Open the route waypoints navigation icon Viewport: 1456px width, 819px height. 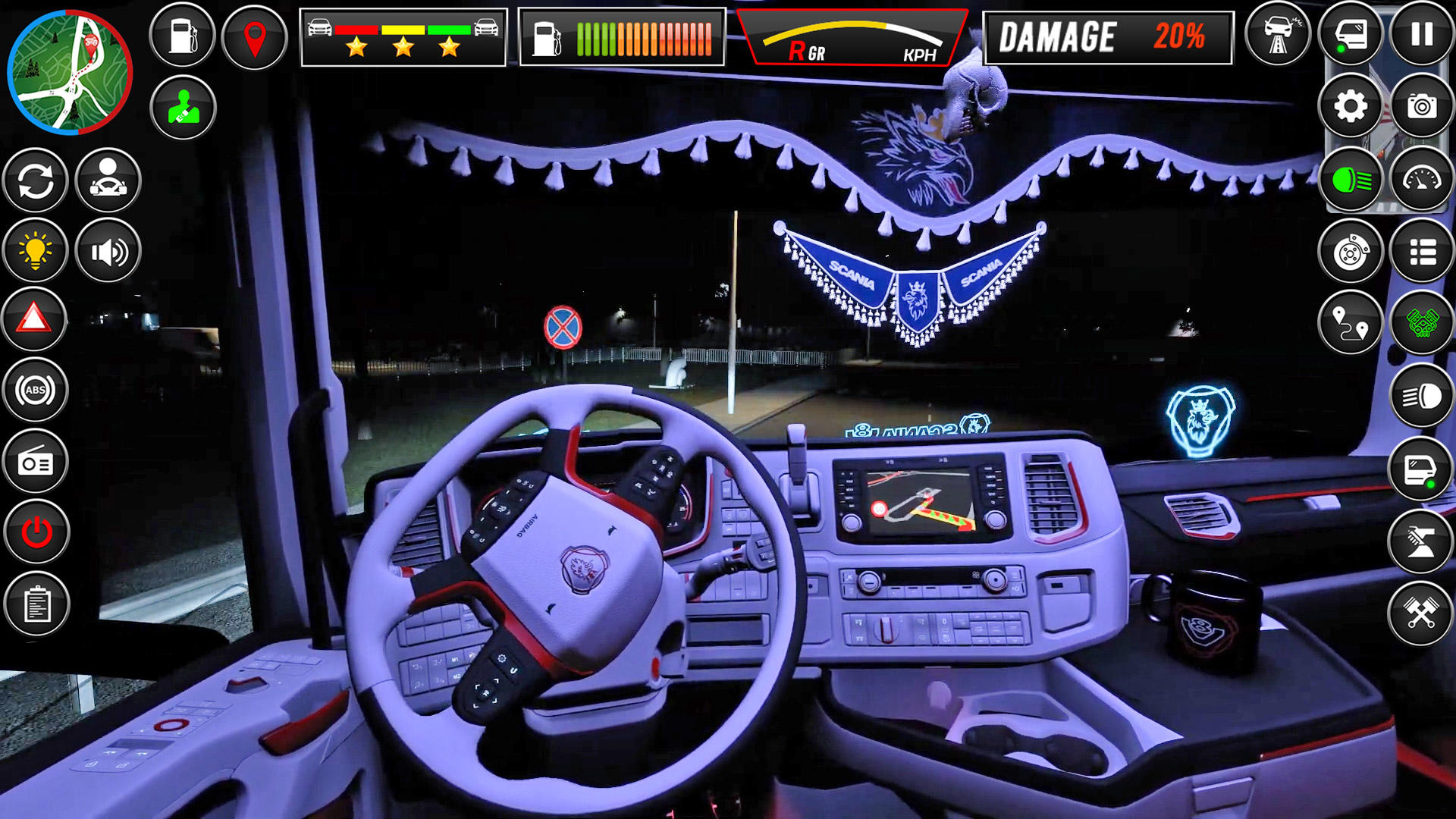click(x=1353, y=322)
